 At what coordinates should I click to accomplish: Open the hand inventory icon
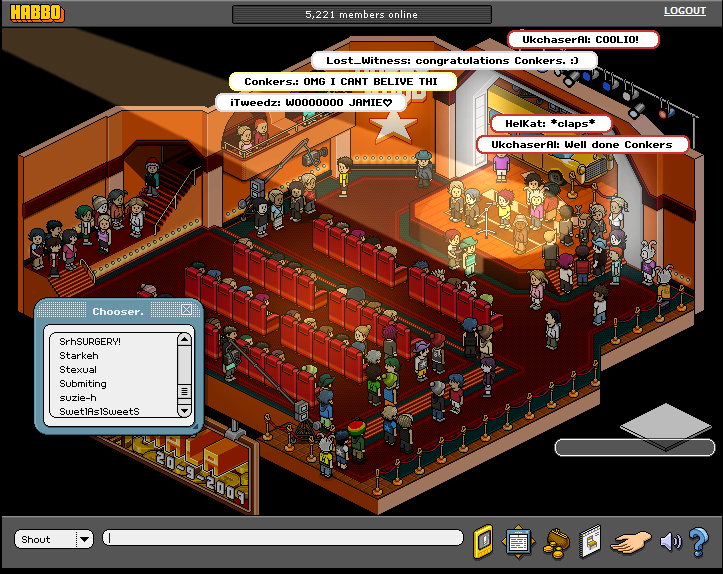(631, 541)
